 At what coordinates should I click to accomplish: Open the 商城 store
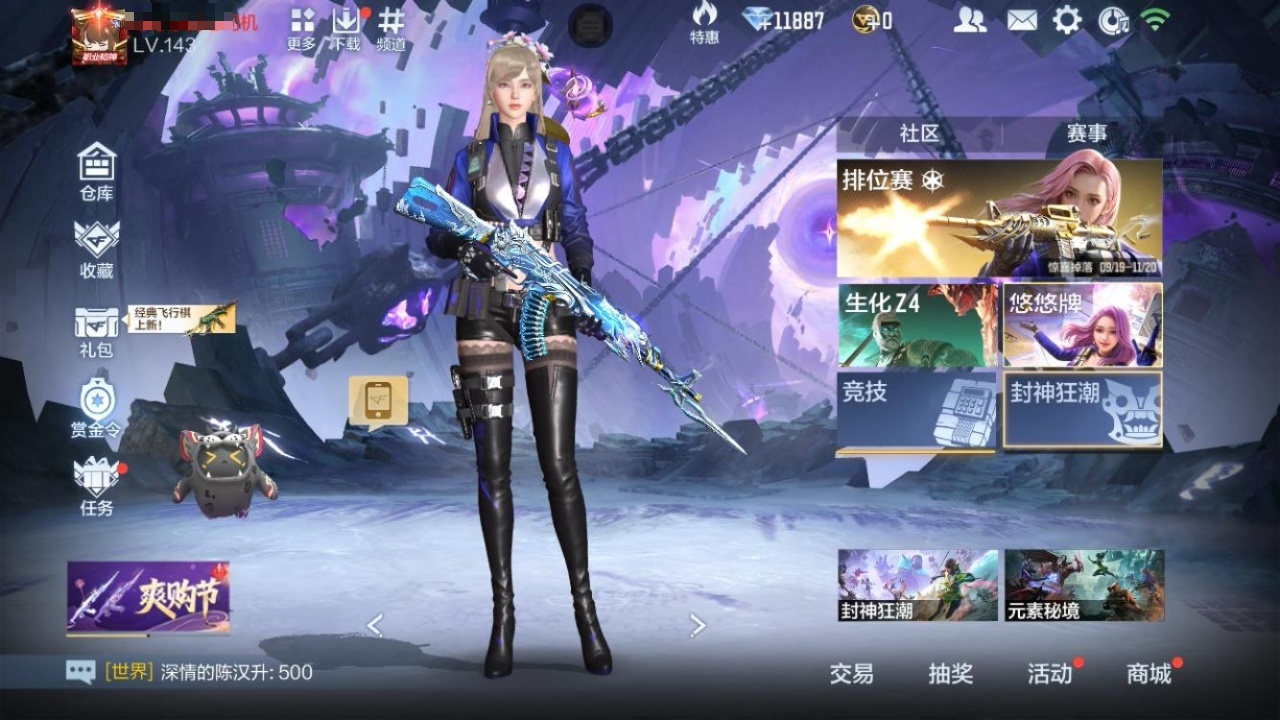tap(1149, 674)
